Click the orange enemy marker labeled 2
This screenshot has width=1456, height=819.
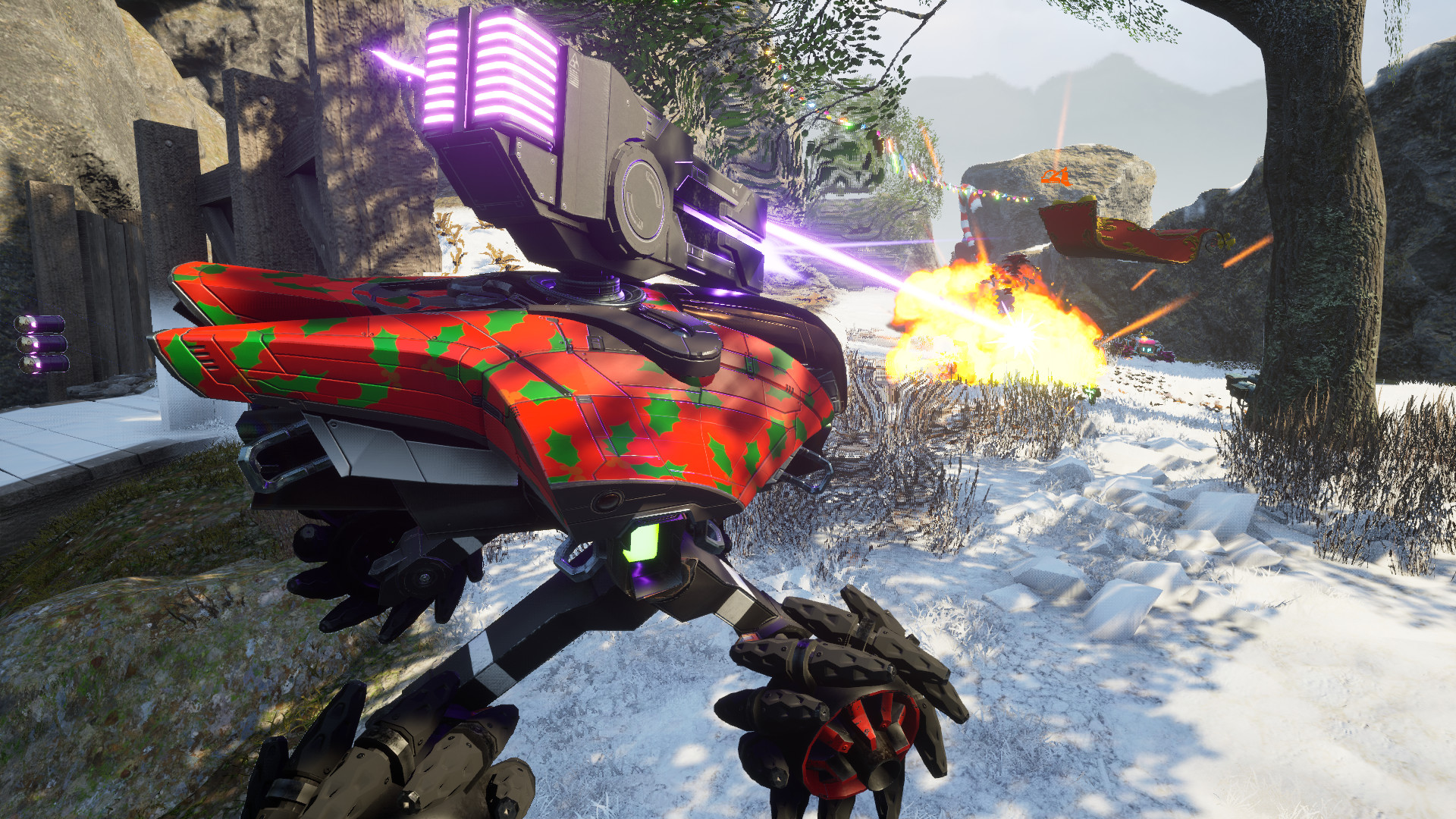[1056, 177]
